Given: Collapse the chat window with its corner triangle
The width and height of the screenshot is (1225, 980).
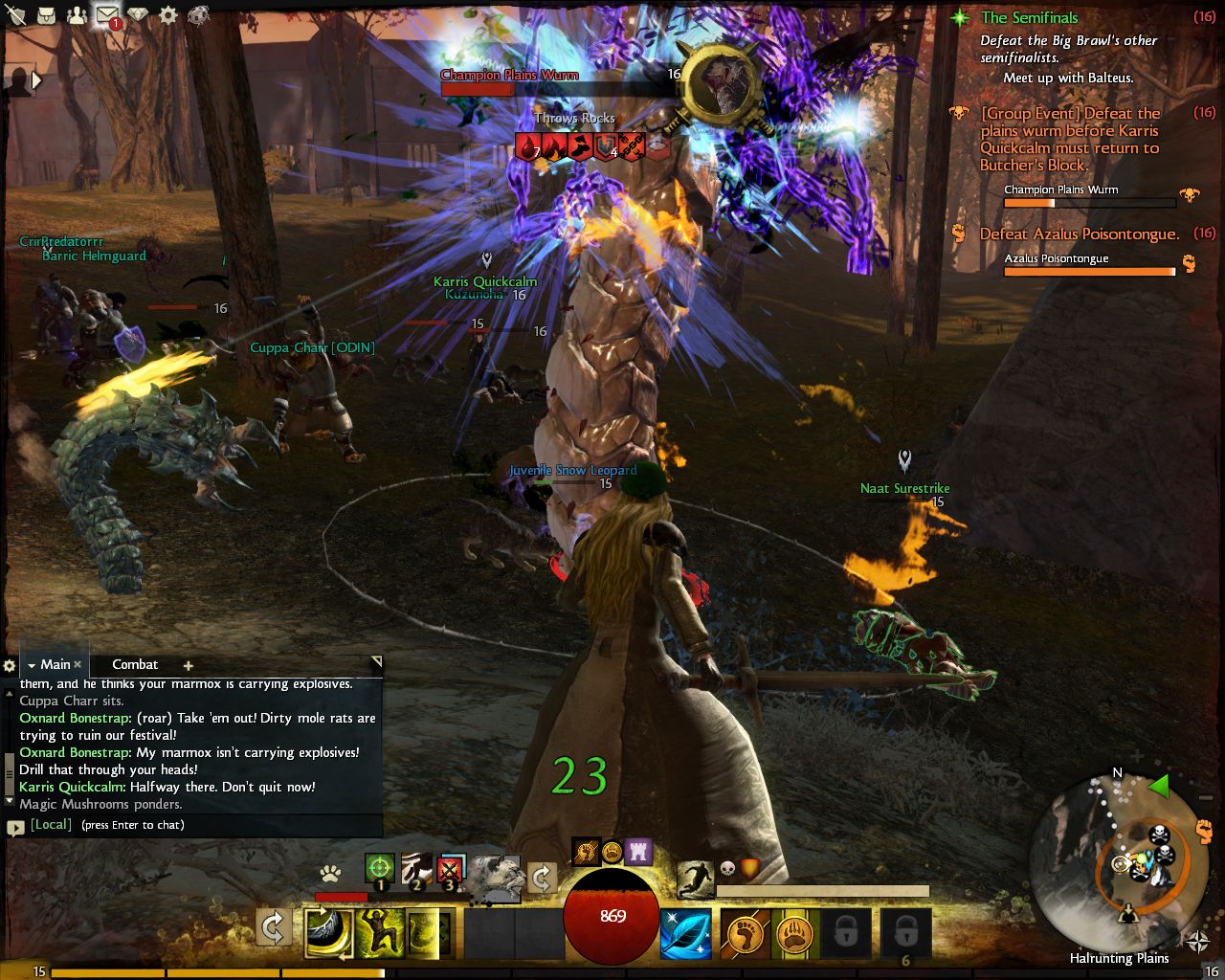Looking at the screenshot, I should click(374, 662).
